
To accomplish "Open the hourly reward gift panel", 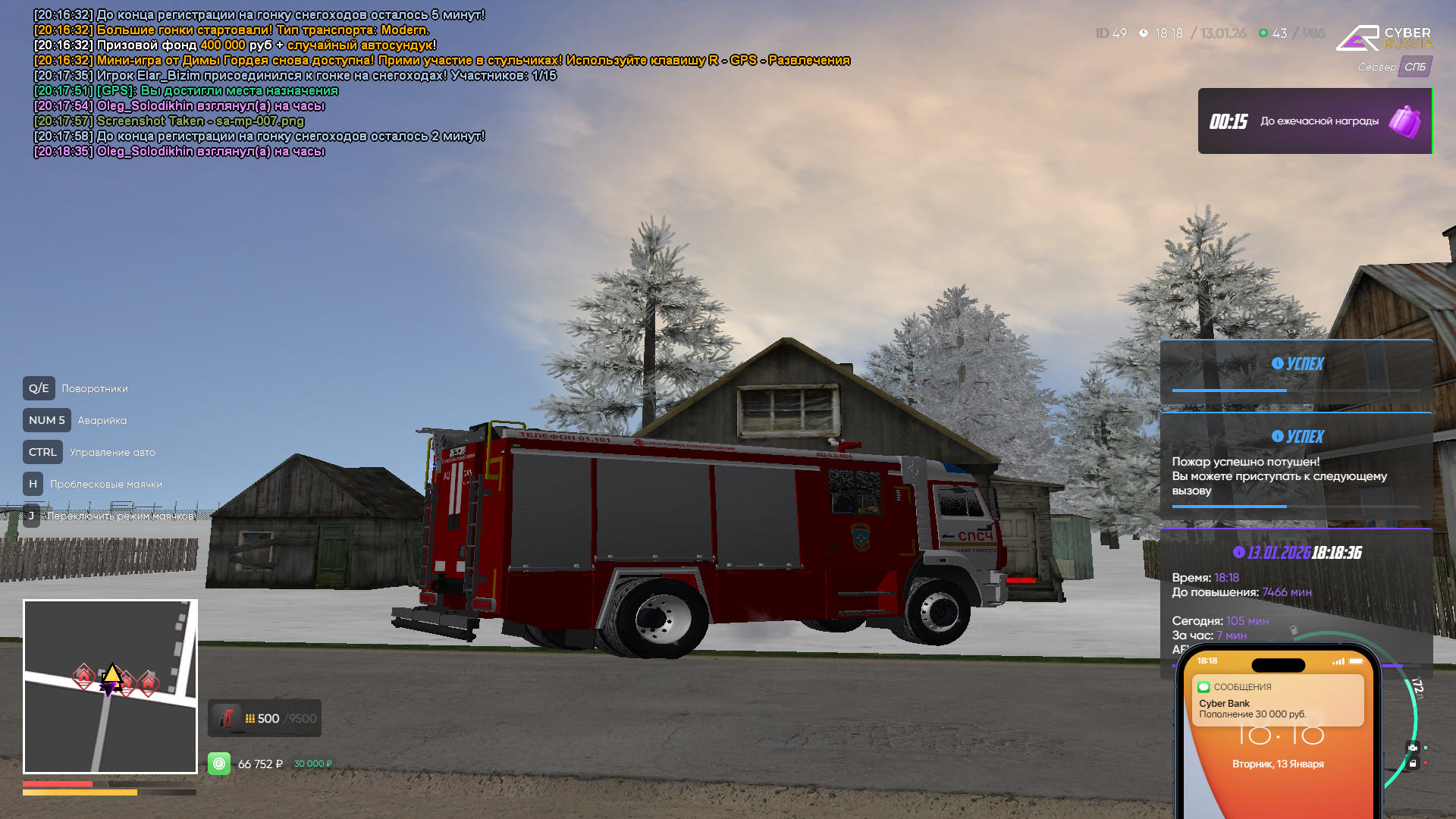I will pos(1314,121).
